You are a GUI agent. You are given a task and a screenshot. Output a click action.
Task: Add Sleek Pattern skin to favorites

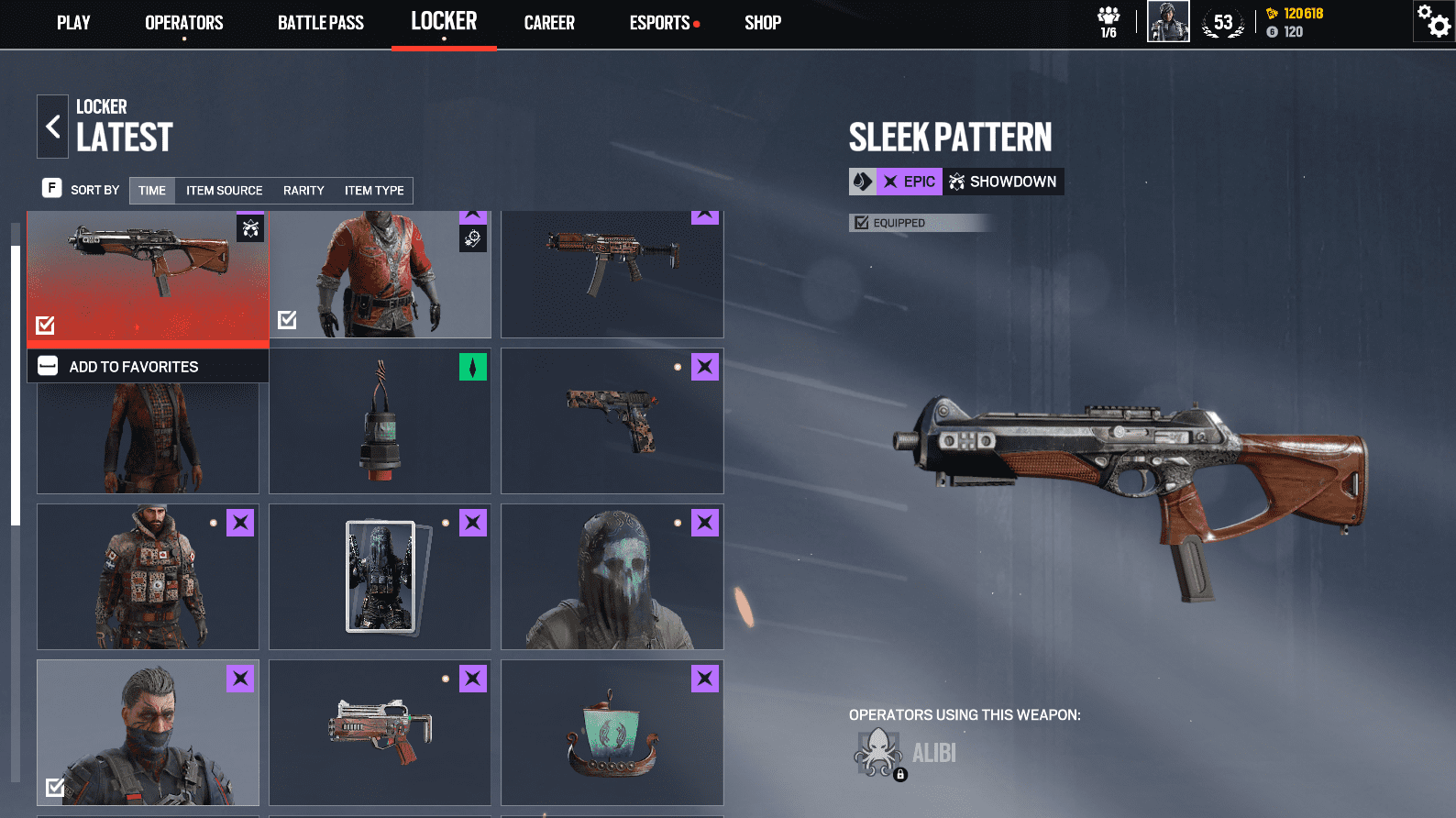134,367
